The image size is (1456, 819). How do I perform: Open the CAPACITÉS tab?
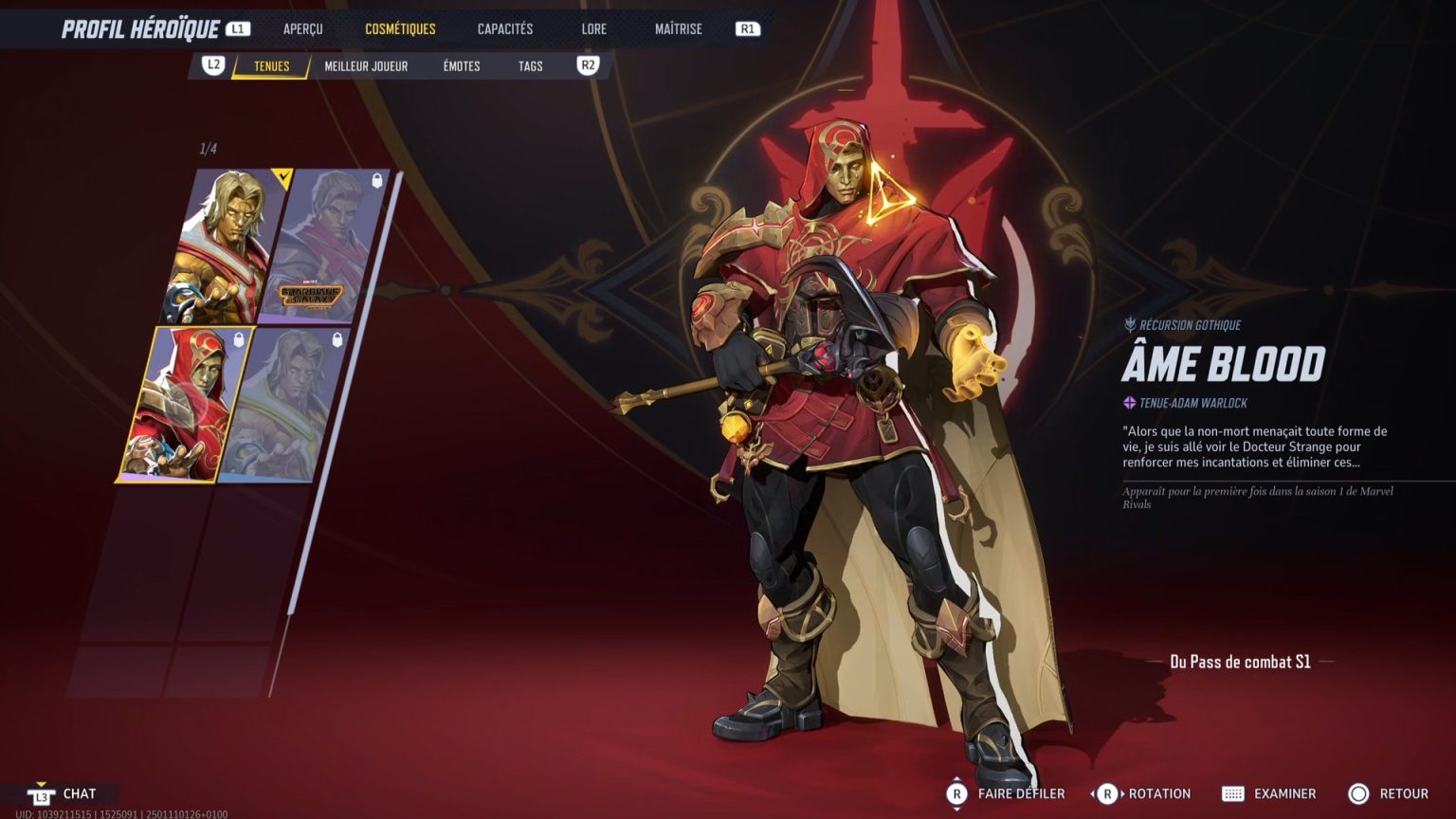(x=503, y=28)
